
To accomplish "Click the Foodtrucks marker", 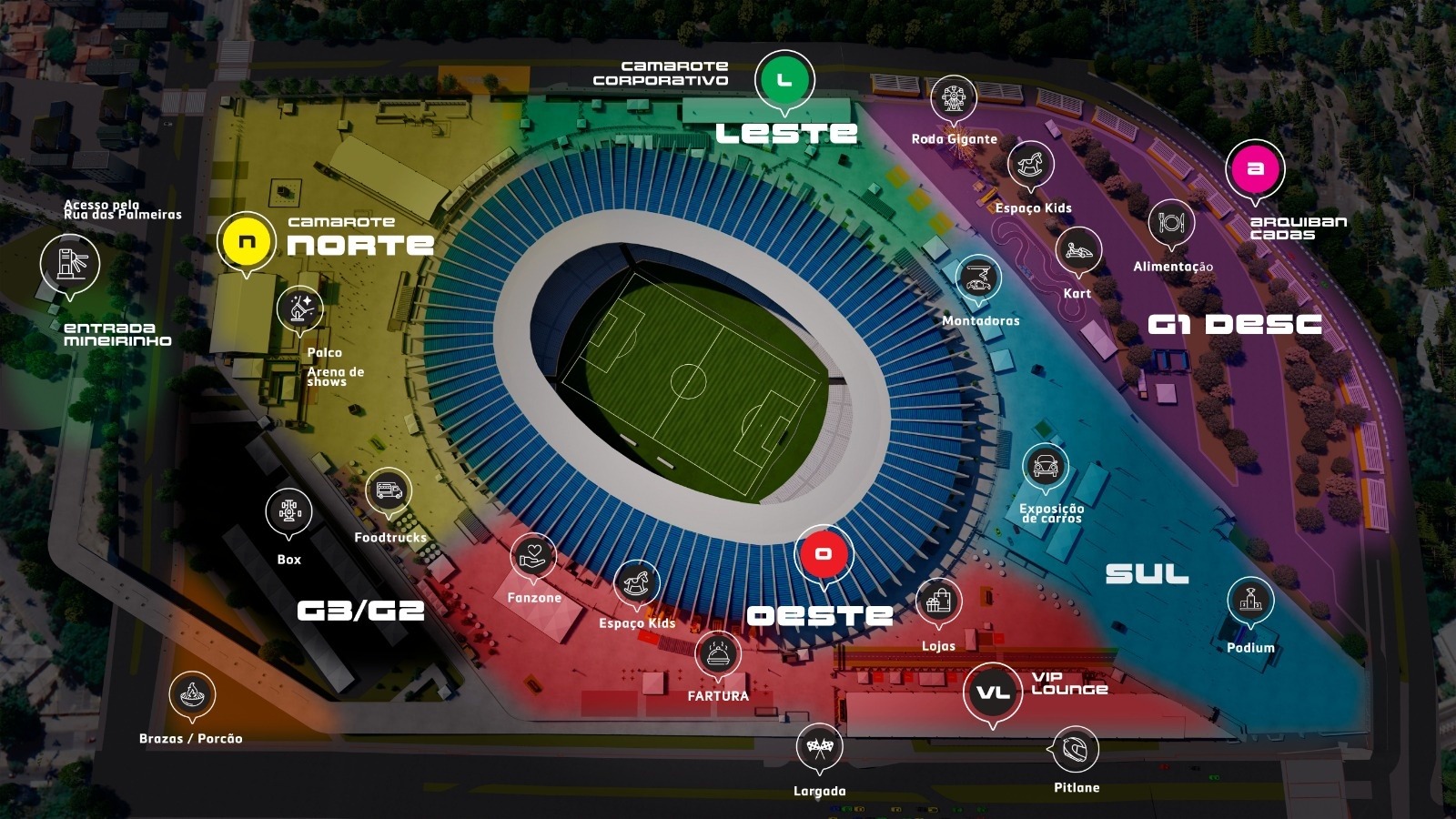I will pyautogui.click(x=389, y=492).
